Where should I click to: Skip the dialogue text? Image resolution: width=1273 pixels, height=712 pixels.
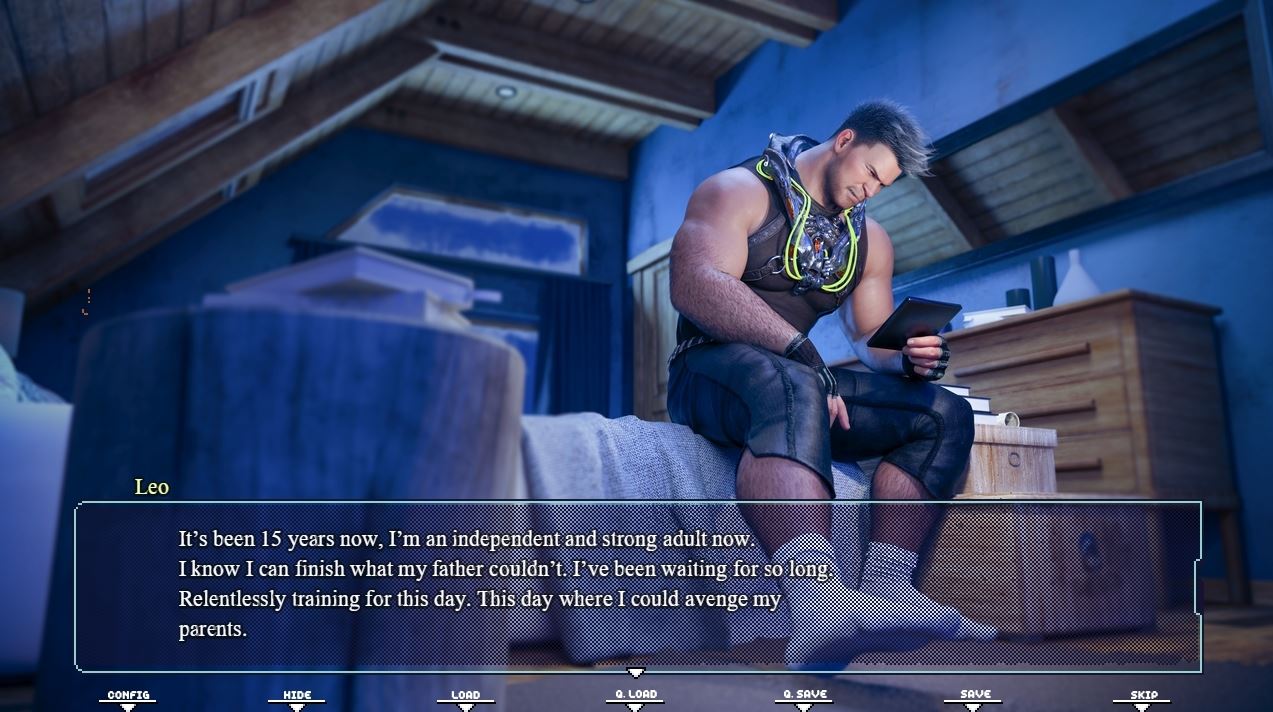coord(1143,696)
